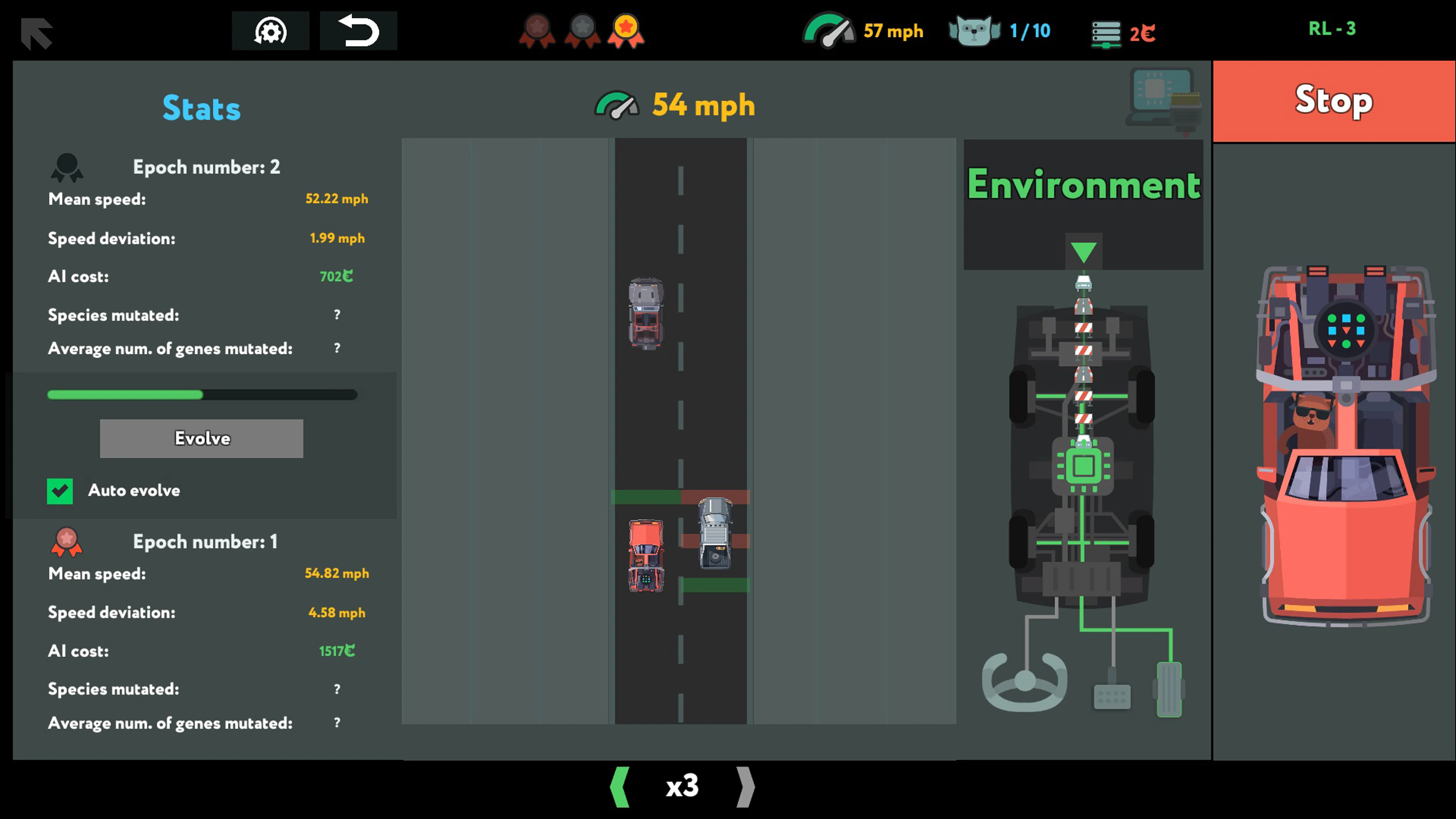This screenshot has height=819, width=1456.
Task: Disable the Auto evolve checkbox
Action: click(61, 491)
